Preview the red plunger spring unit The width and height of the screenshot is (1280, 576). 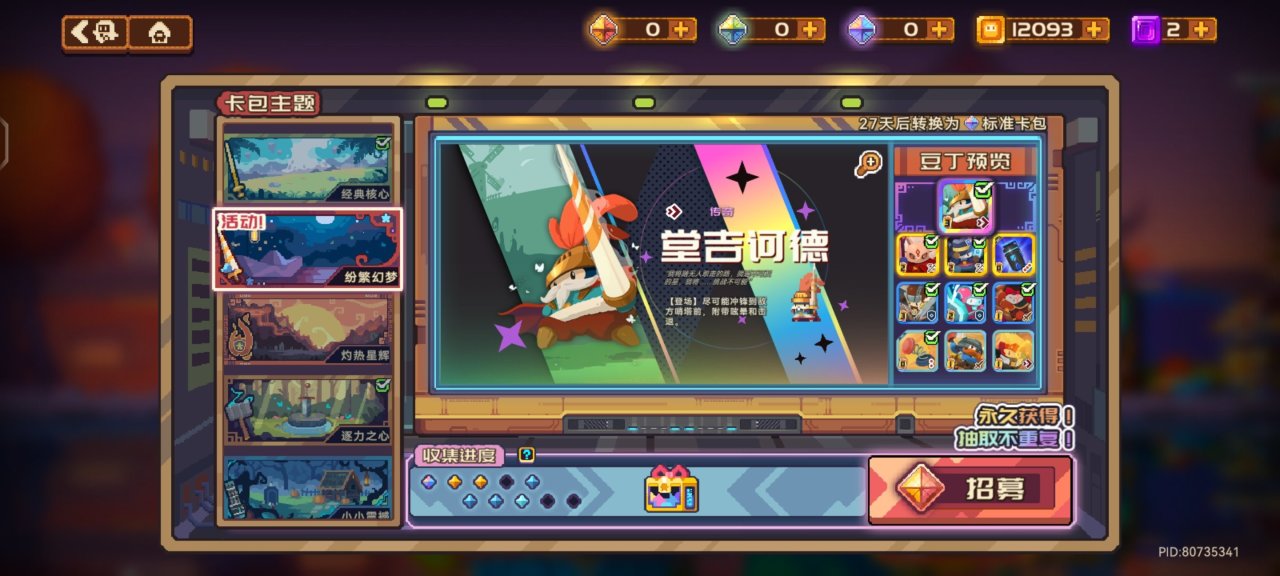(x=918, y=351)
